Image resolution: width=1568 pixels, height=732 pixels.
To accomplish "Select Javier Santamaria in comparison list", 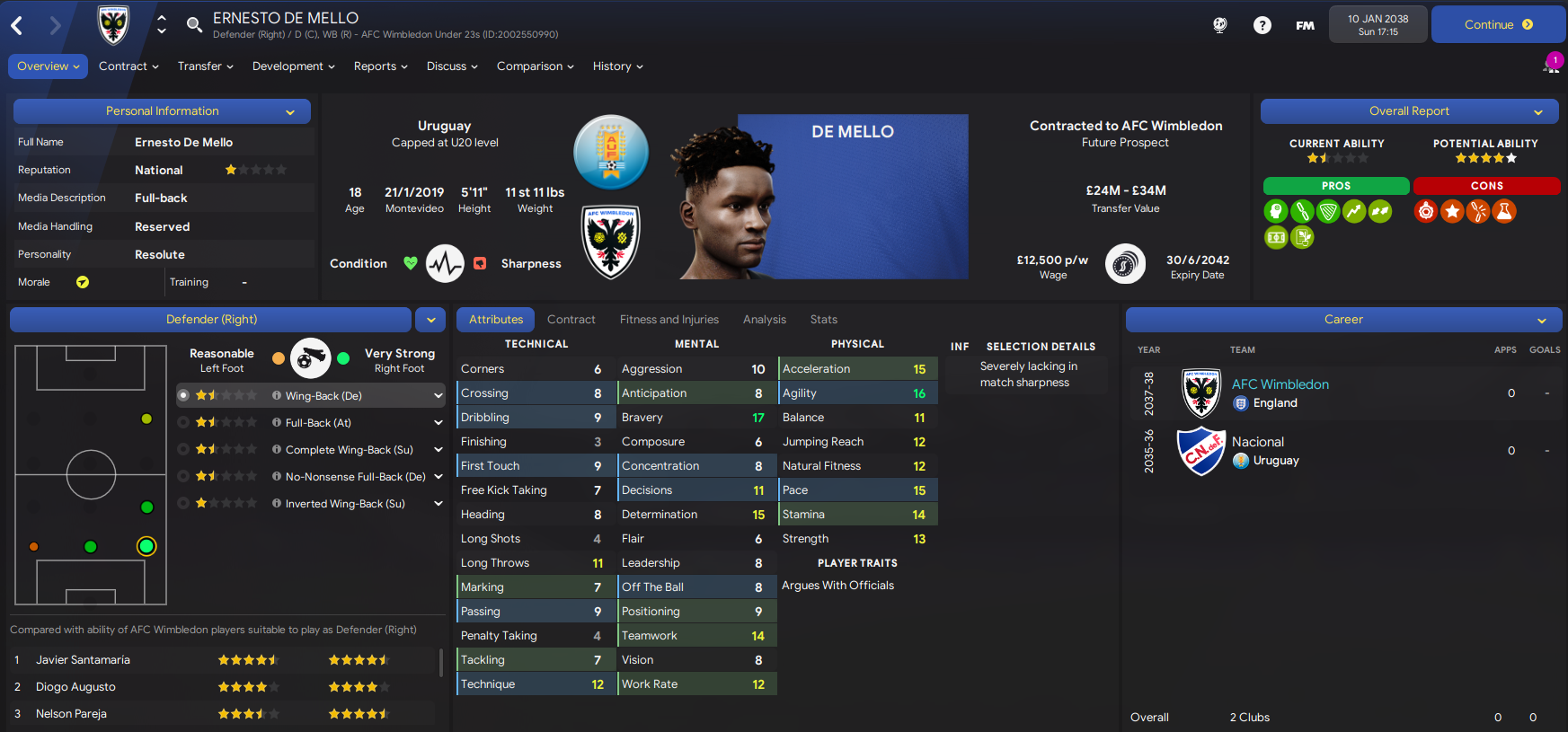I will 83,660.
